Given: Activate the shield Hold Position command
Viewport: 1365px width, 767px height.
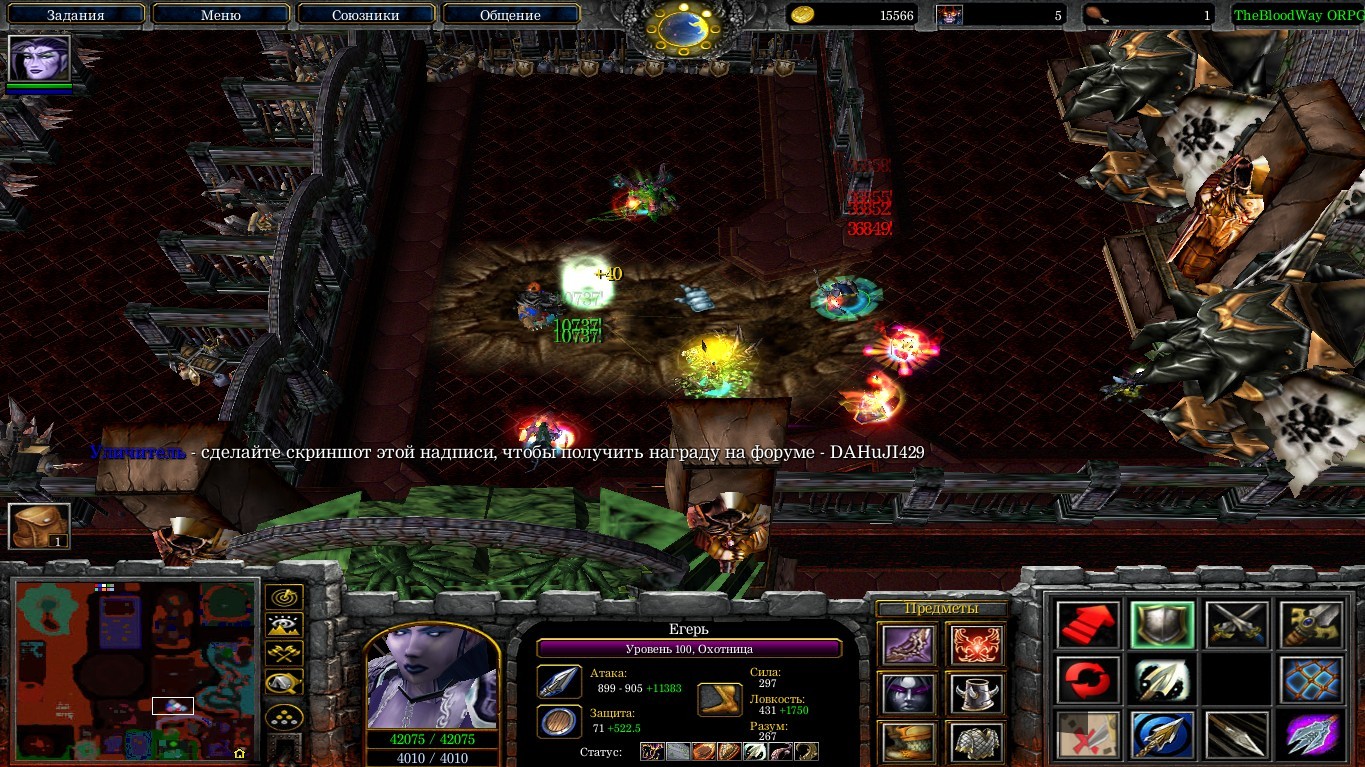Looking at the screenshot, I should [1161, 625].
